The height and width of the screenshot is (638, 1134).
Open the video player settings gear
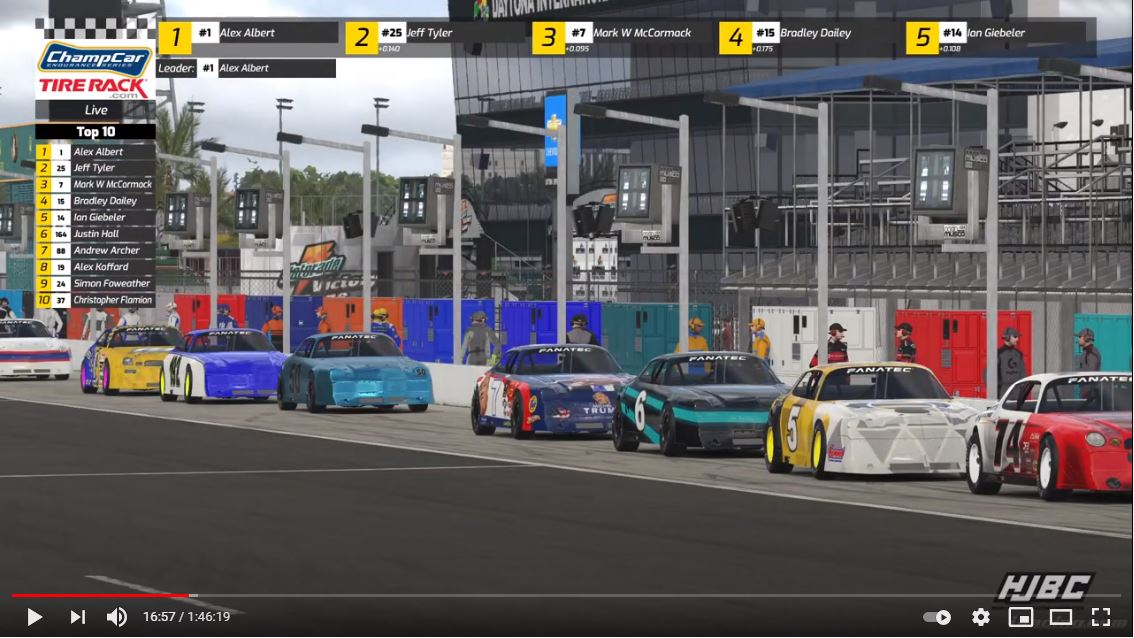pos(980,617)
